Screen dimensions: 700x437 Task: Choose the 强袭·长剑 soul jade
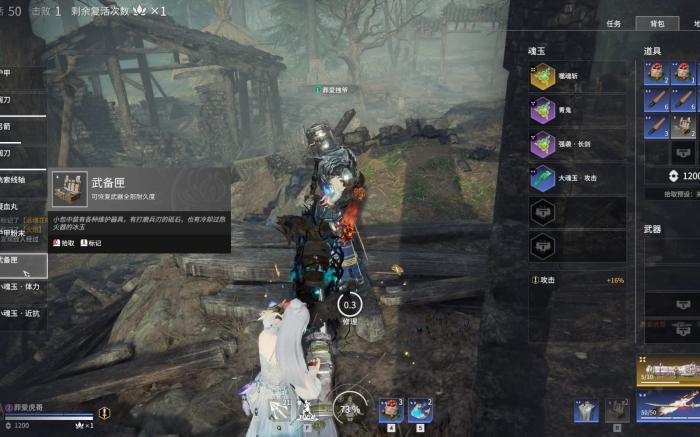[577, 144]
